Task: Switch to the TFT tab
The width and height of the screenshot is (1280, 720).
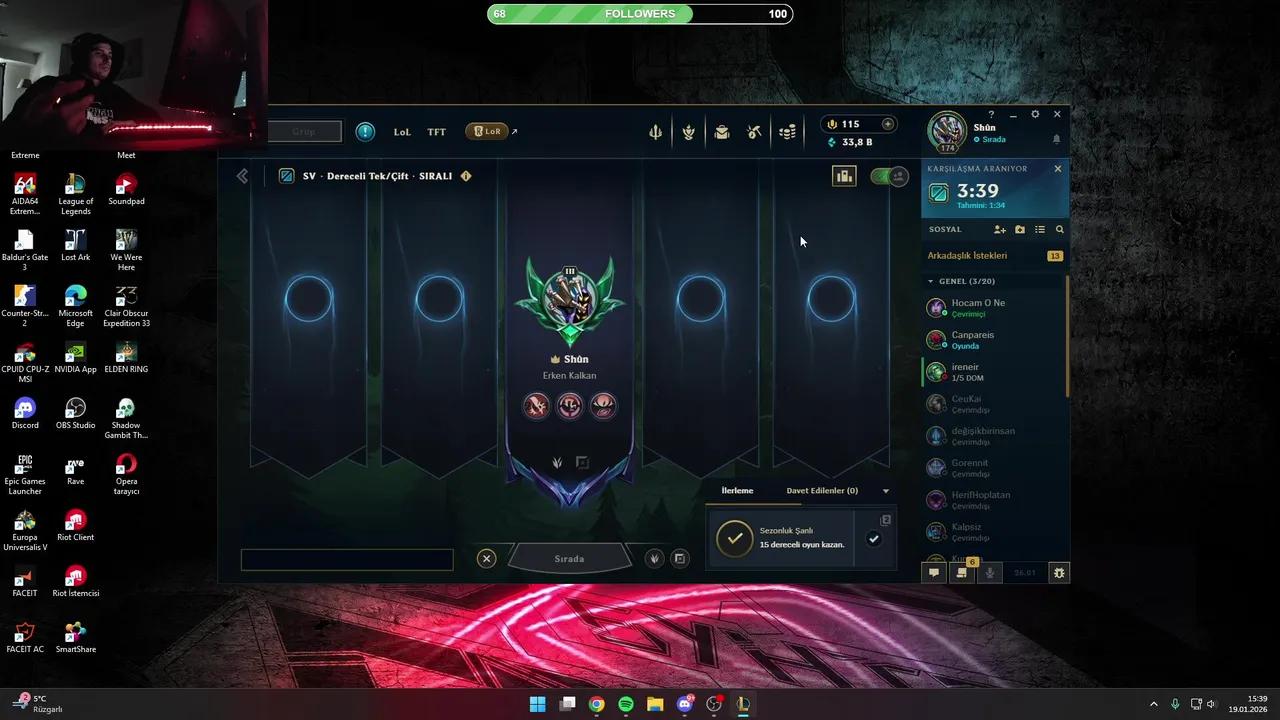Action: pos(436,131)
